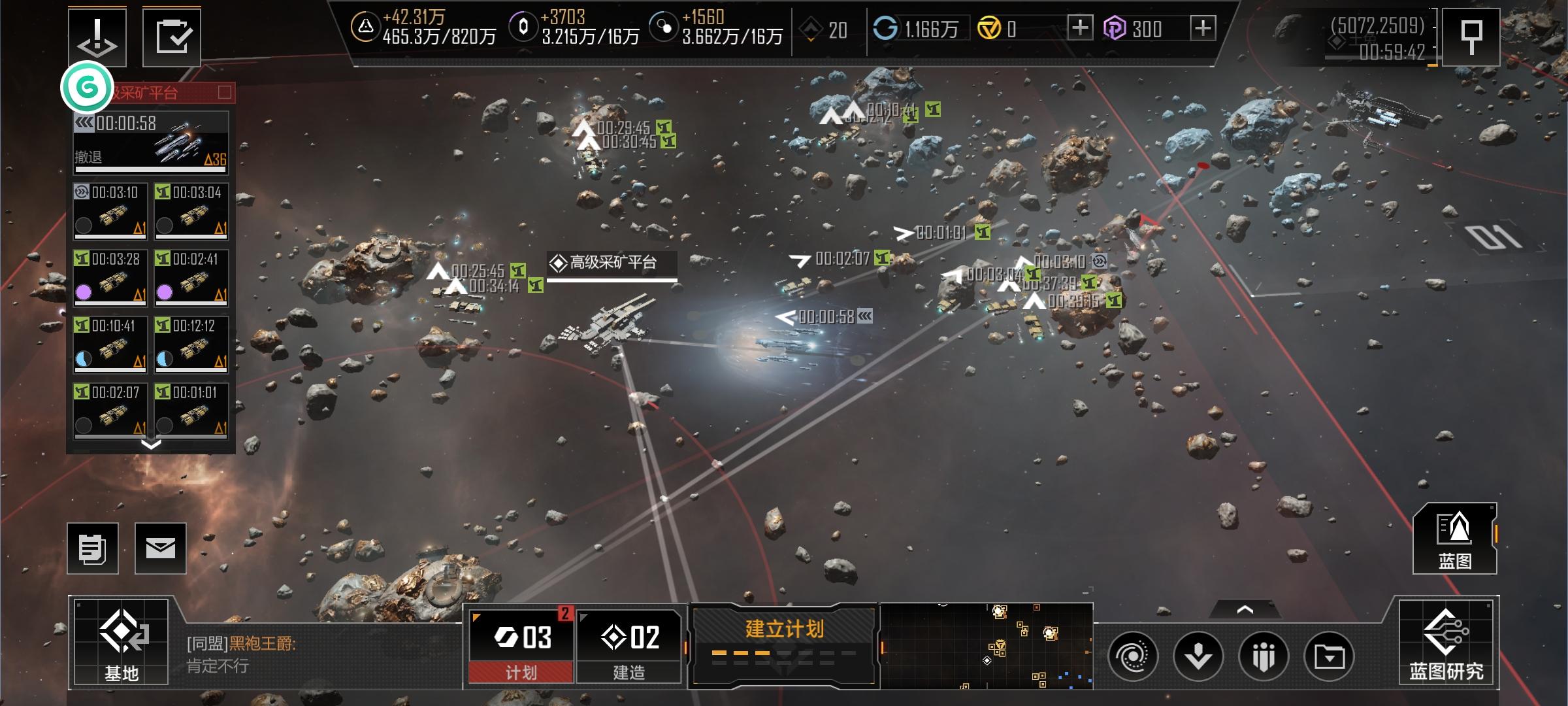The width and height of the screenshot is (1568, 706).
Task: Open the minimap
Action: click(987, 646)
